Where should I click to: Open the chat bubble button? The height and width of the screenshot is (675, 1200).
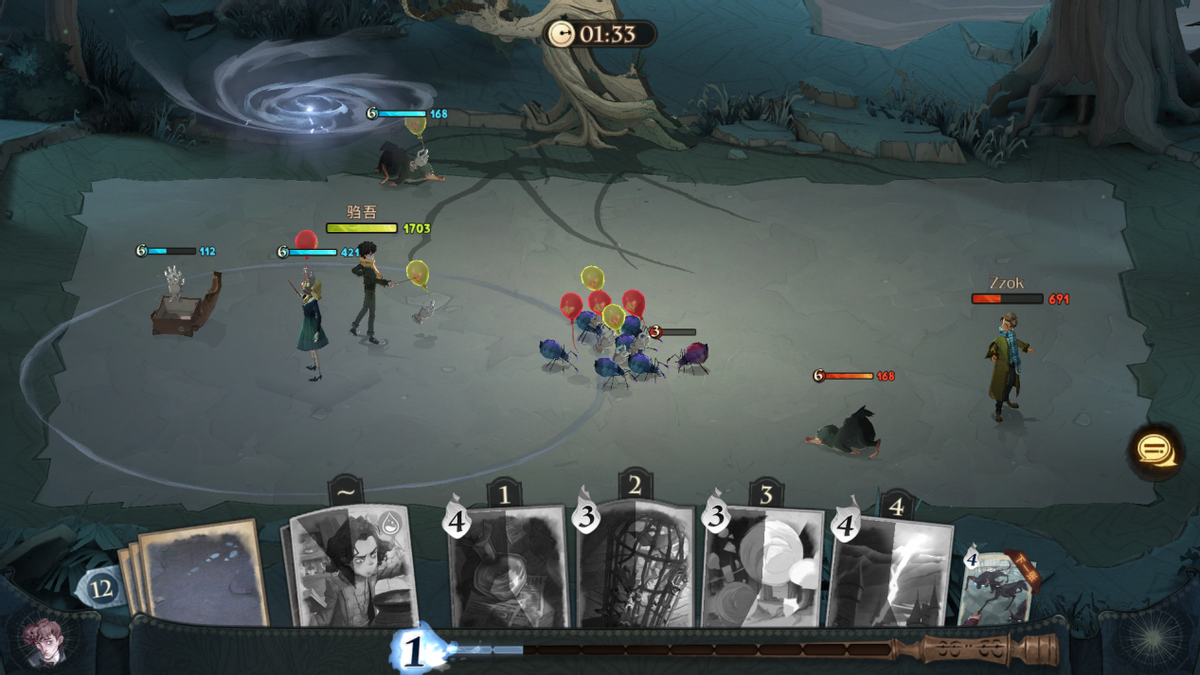(1155, 450)
